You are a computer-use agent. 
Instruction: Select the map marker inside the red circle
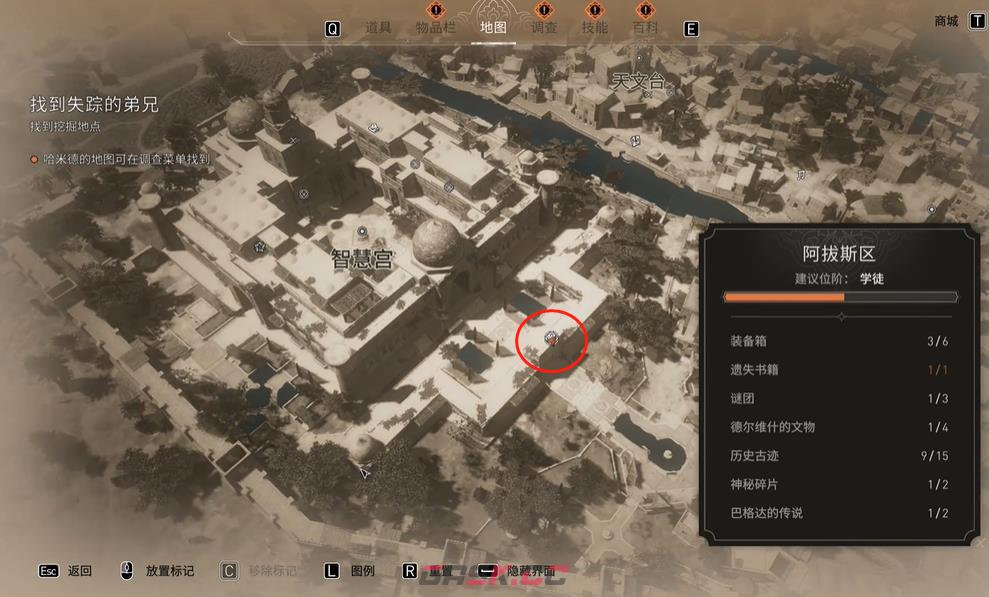[x=550, y=340]
